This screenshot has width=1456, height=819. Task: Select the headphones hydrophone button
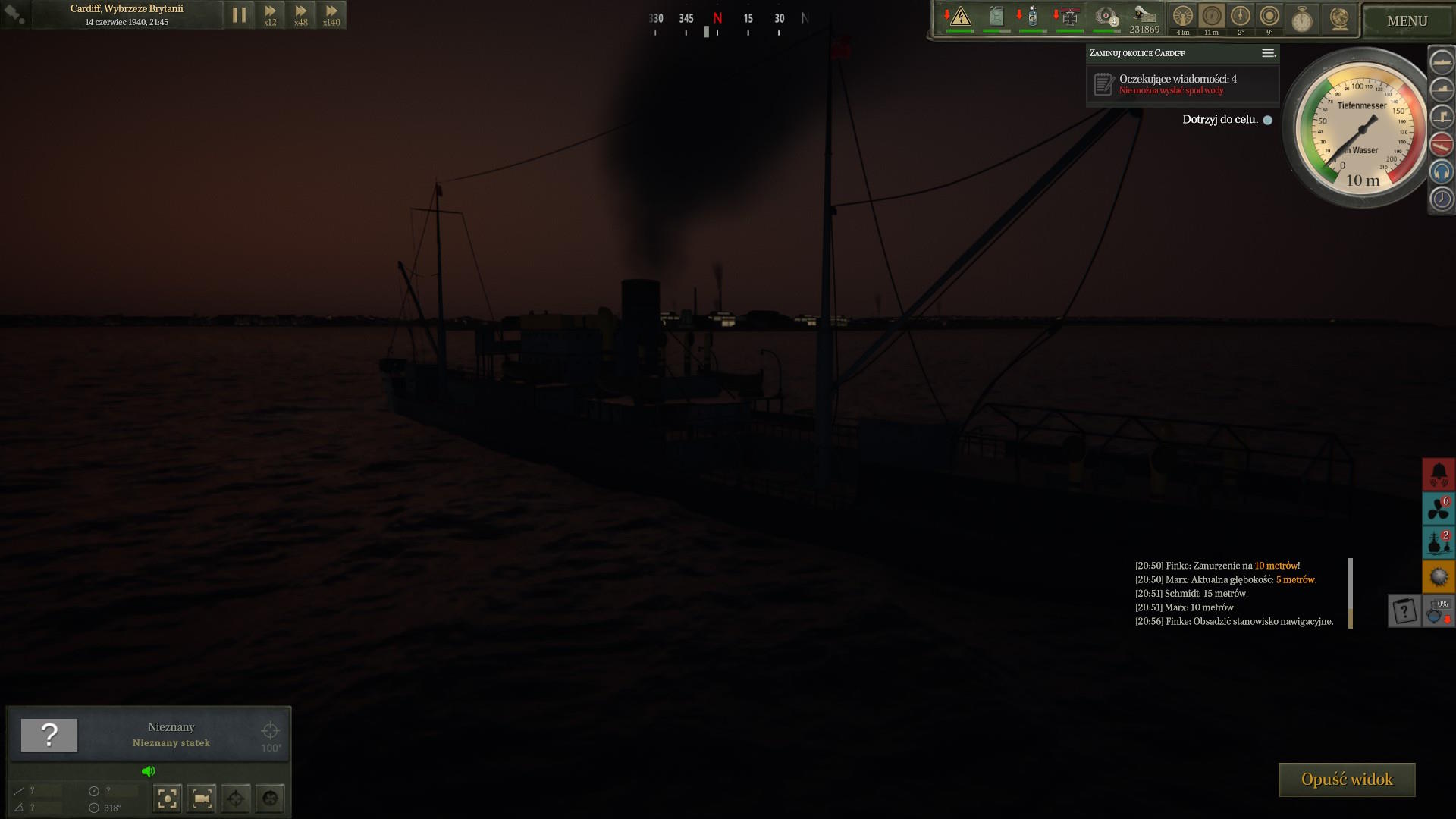[x=1442, y=172]
